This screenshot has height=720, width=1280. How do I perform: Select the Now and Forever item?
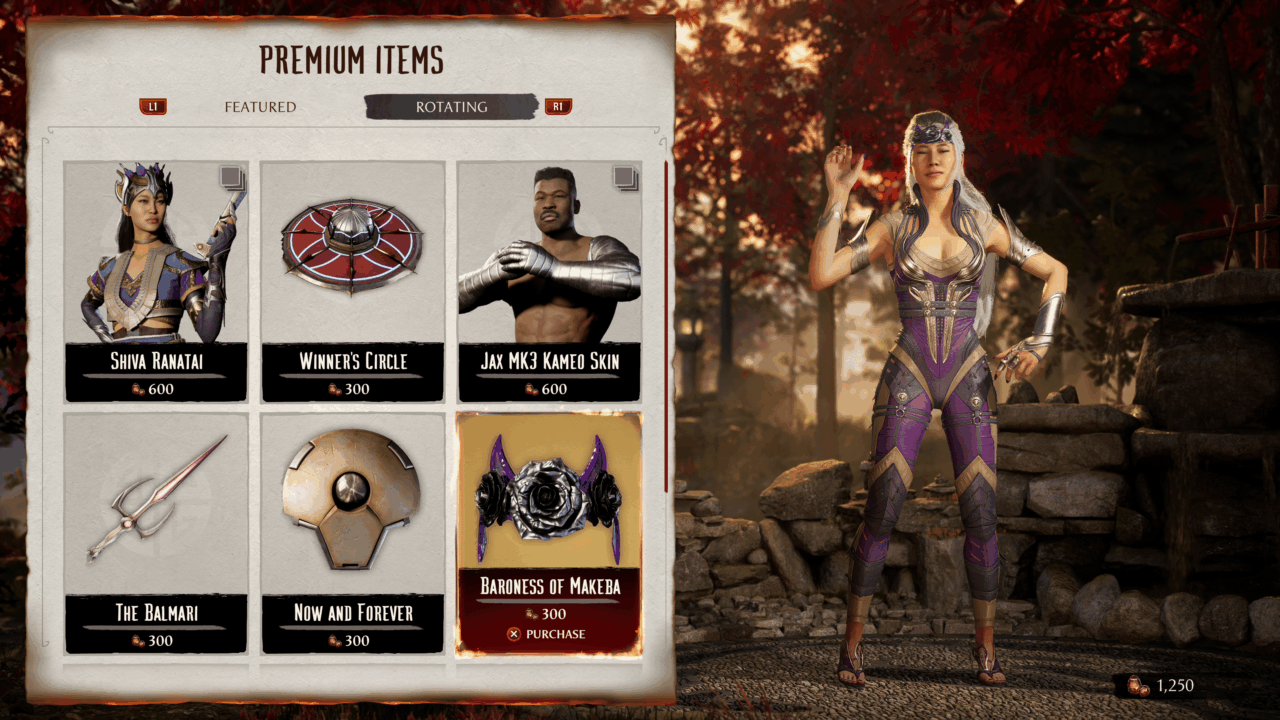pyautogui.click(x=353, y=533)
